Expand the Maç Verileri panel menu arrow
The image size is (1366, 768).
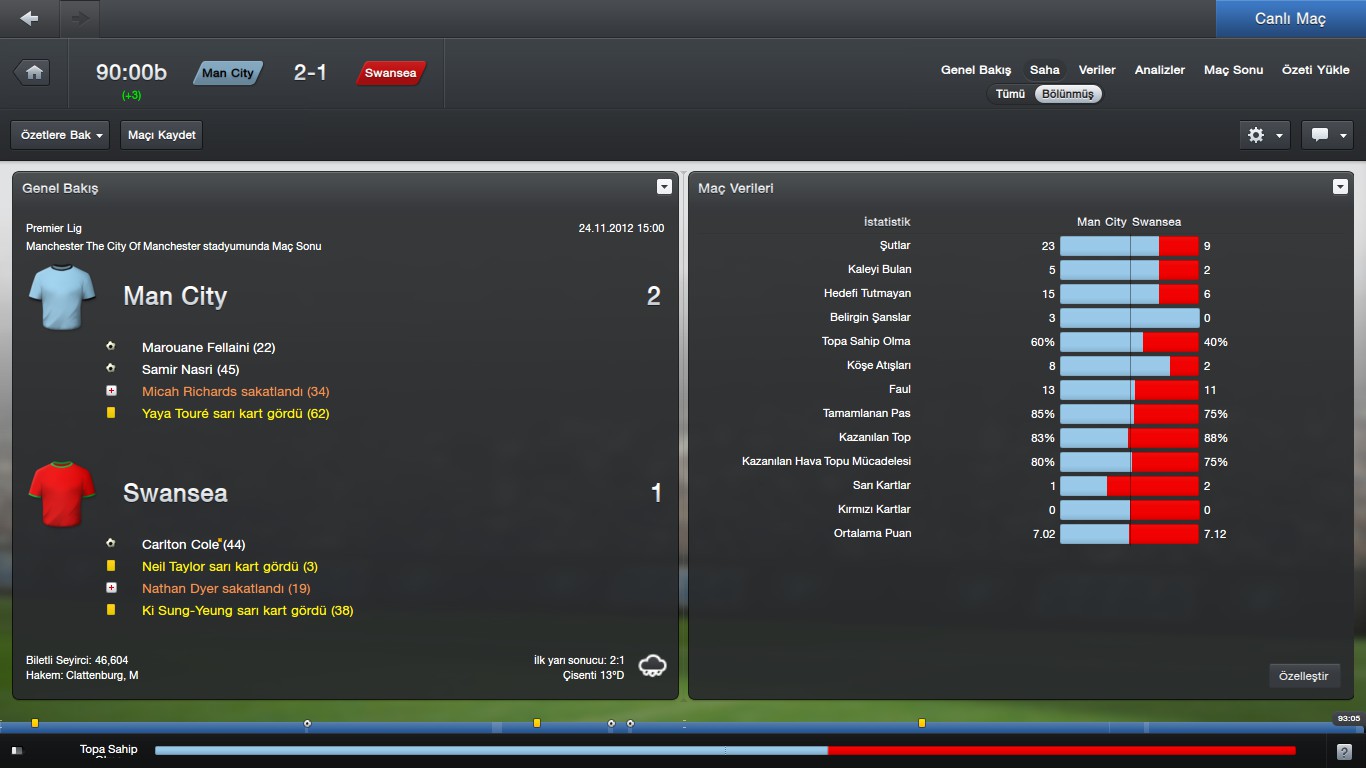pos(1340,187)
